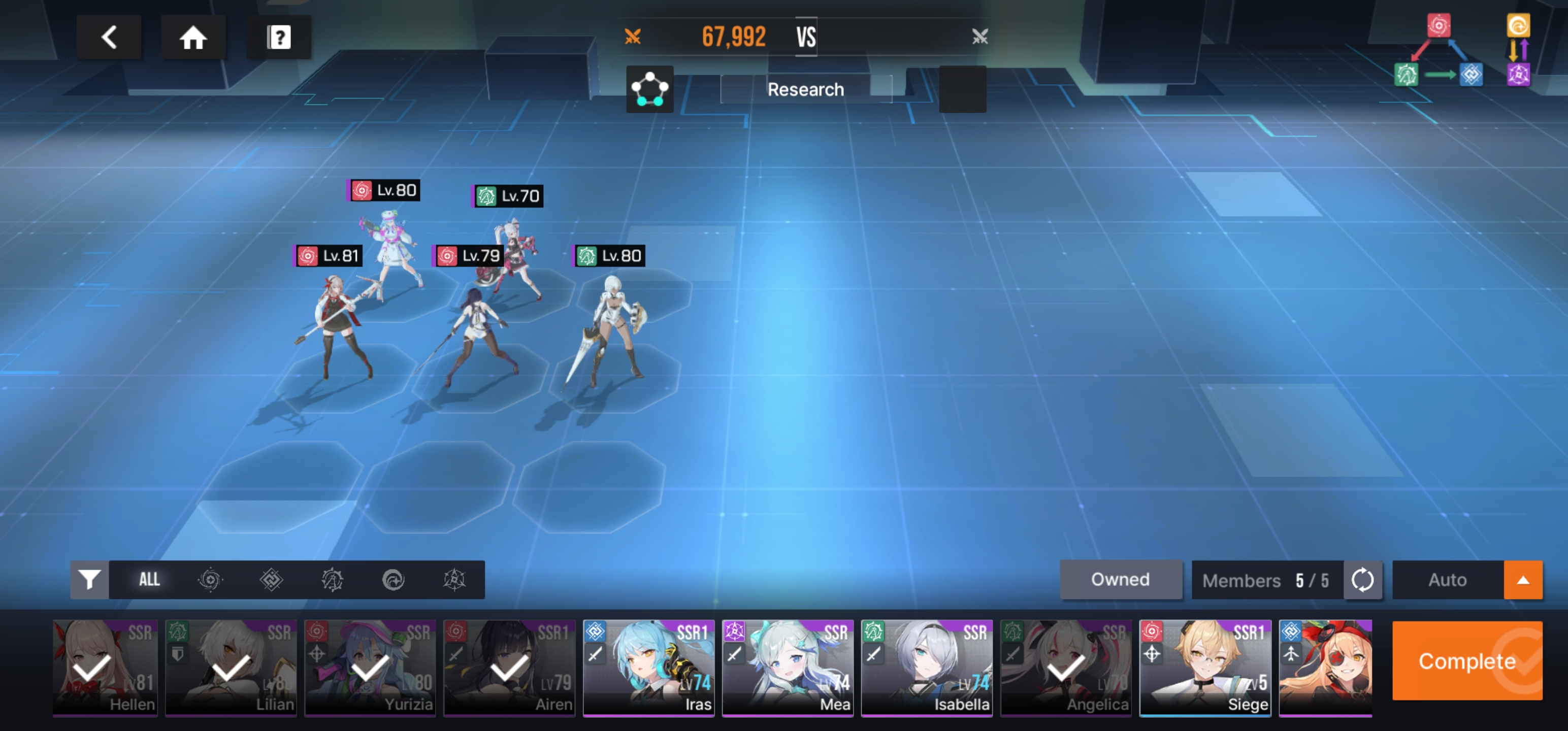1568x731 pixels.
Task: Open the character filter funnel
Action: click(89, 579)
